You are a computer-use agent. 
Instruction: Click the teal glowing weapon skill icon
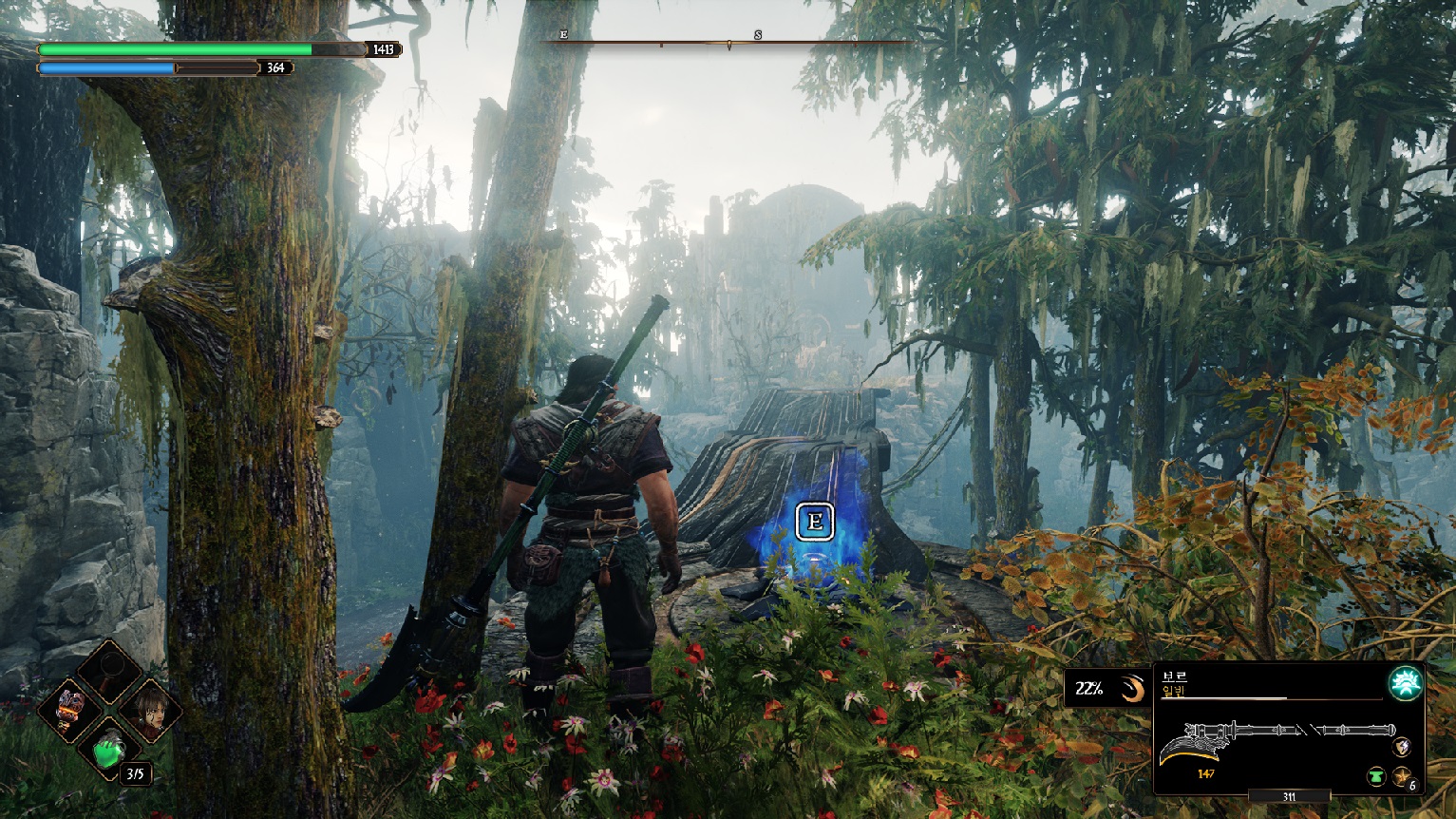click(x=1404, y=682)
